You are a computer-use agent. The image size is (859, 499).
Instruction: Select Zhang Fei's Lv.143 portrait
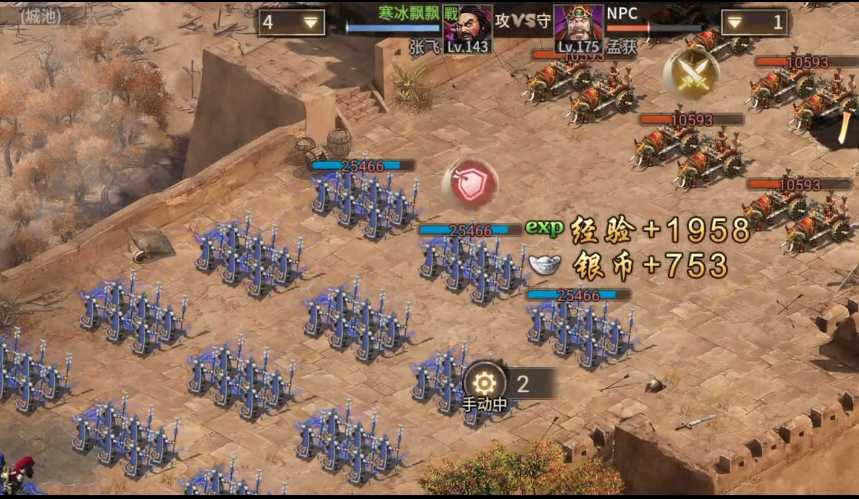point(467,27)
